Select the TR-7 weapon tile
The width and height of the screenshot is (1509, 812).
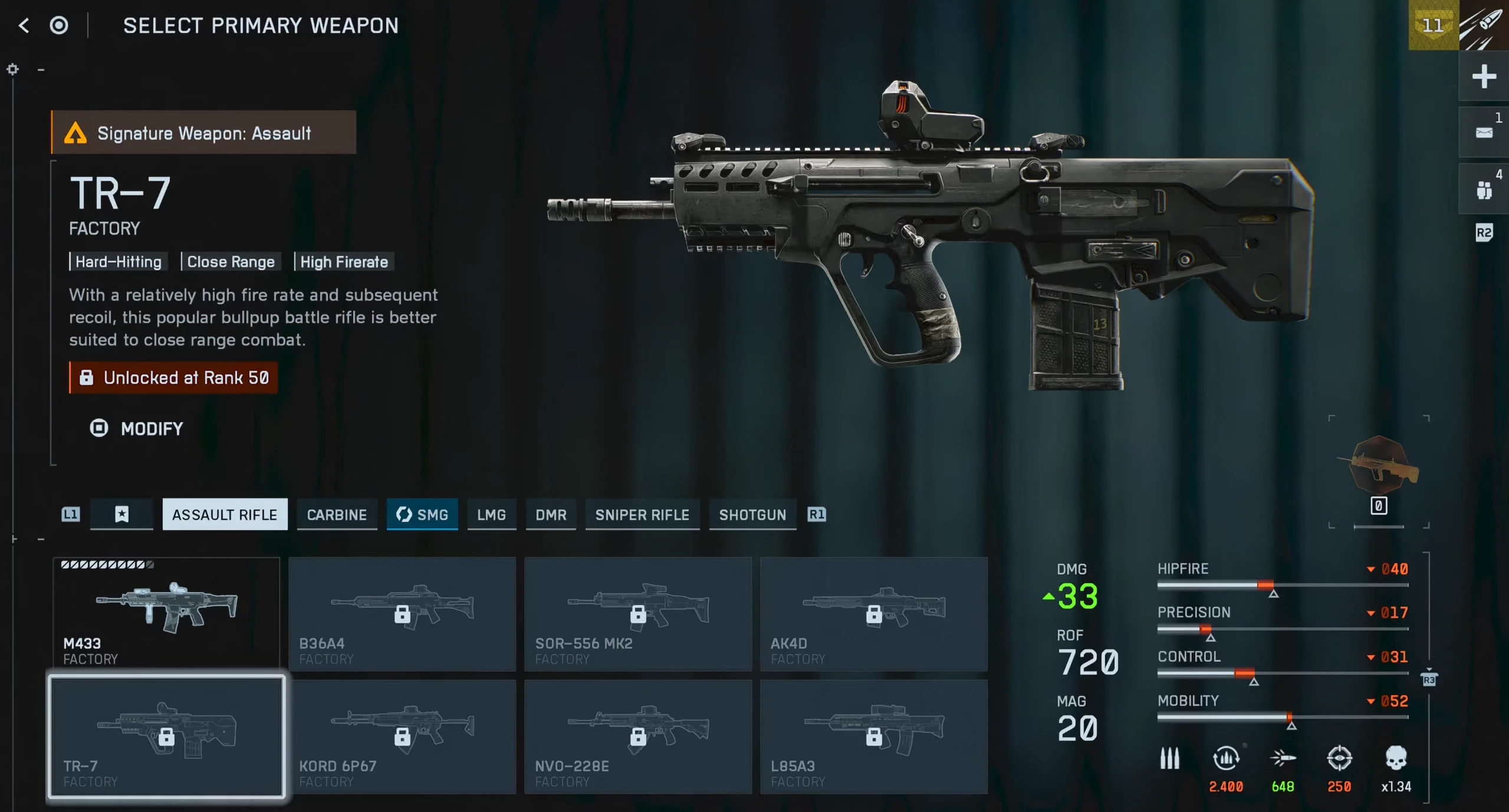point(166,737)
